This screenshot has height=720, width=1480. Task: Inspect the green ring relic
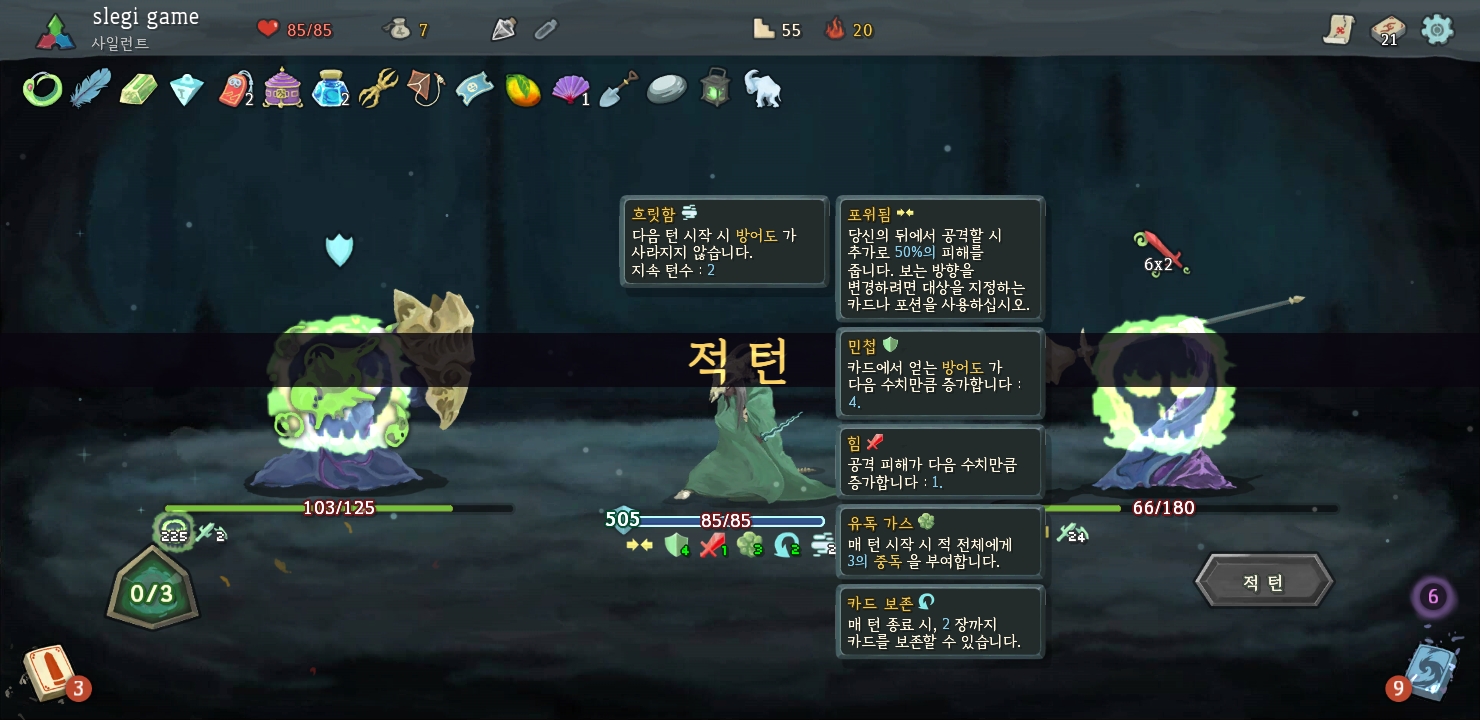pos(42,90)
